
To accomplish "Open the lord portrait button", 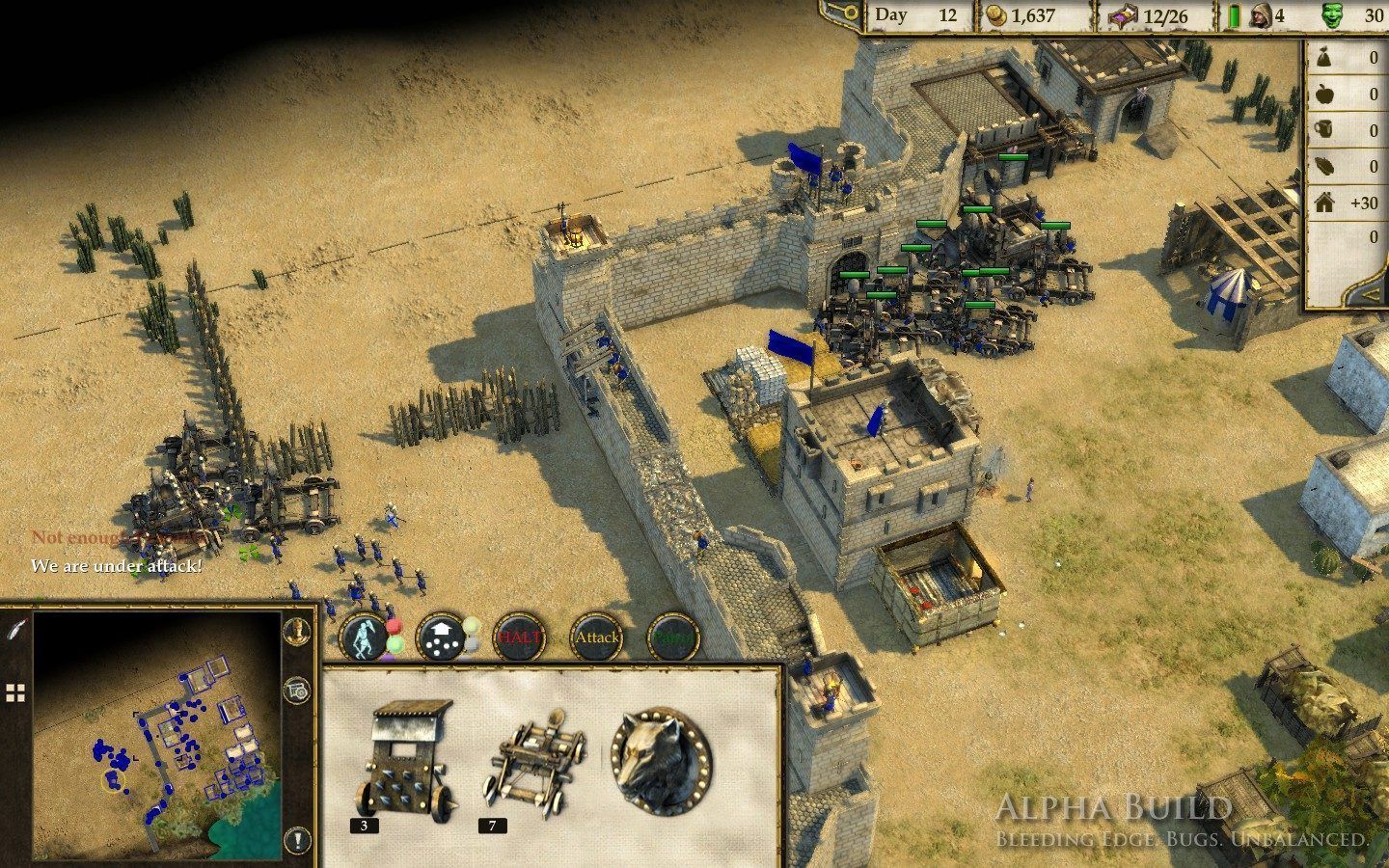I will (297, 630).
